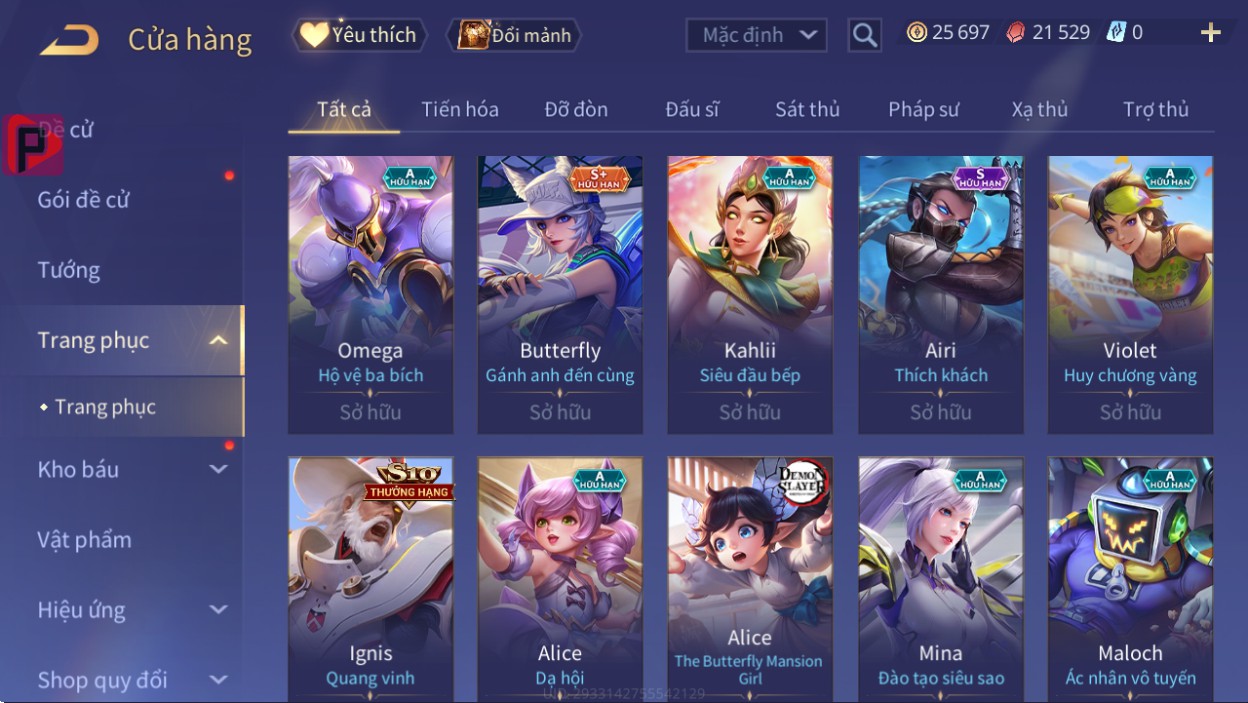The image size is (1248, 703).
Task: Open the Tướng heroes section
Action: pyautogui.click(x=69, y=270)
